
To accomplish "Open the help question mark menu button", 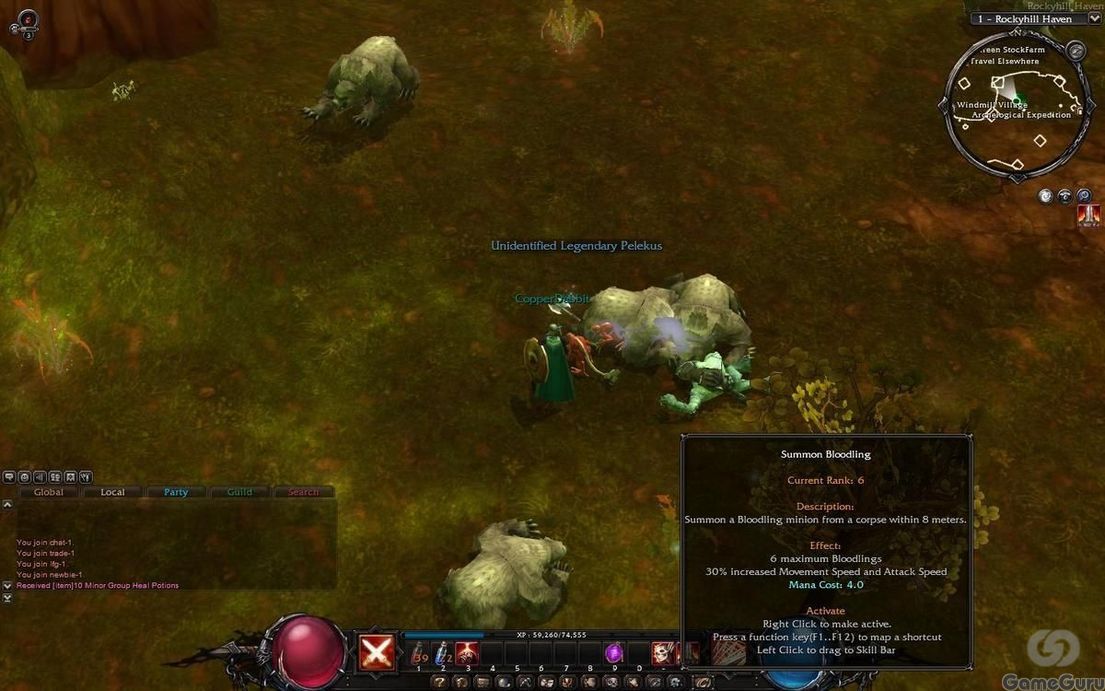I will (439, 682).
